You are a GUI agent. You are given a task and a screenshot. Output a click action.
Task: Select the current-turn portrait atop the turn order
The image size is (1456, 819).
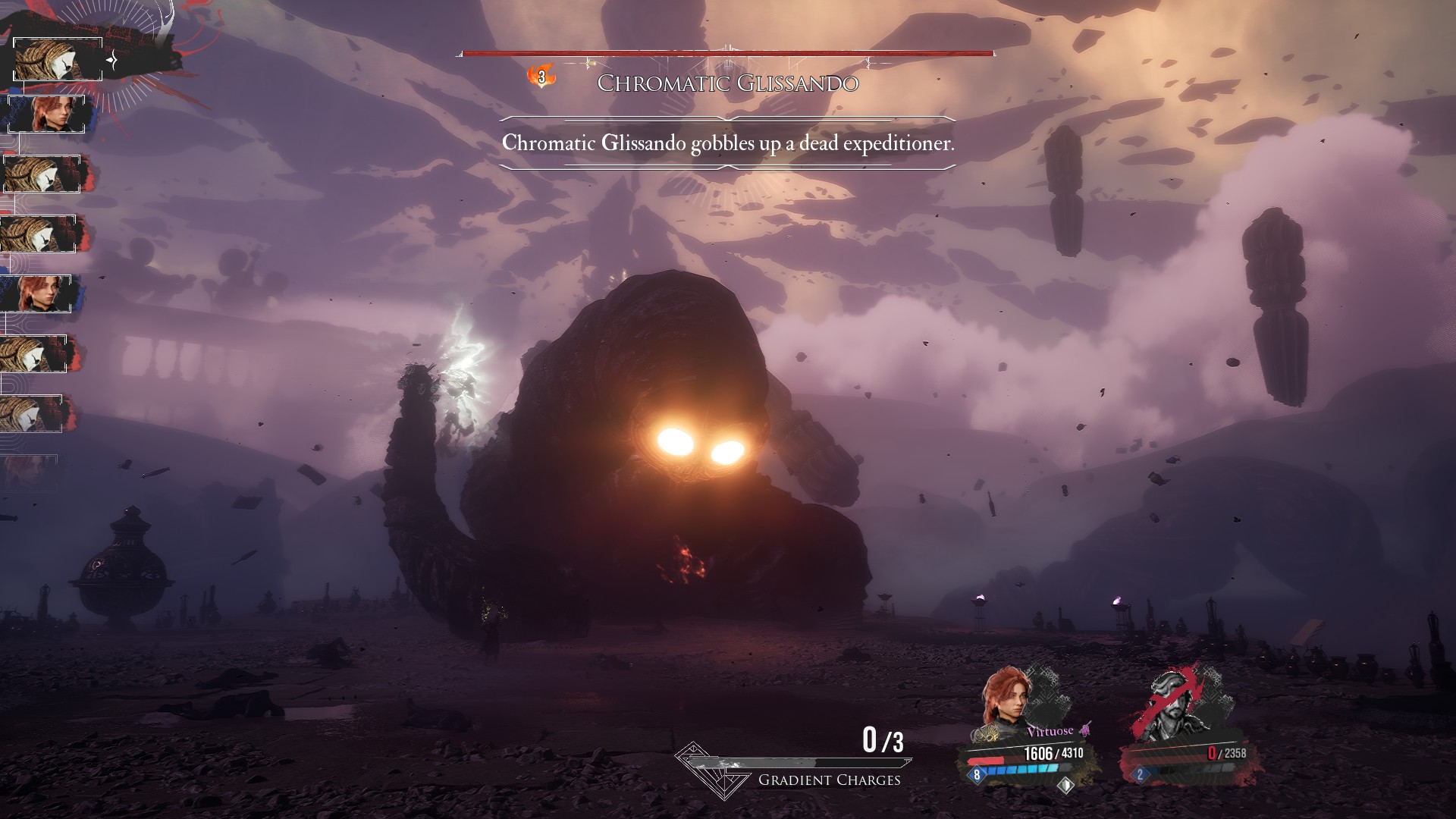(x=58, y=60)
